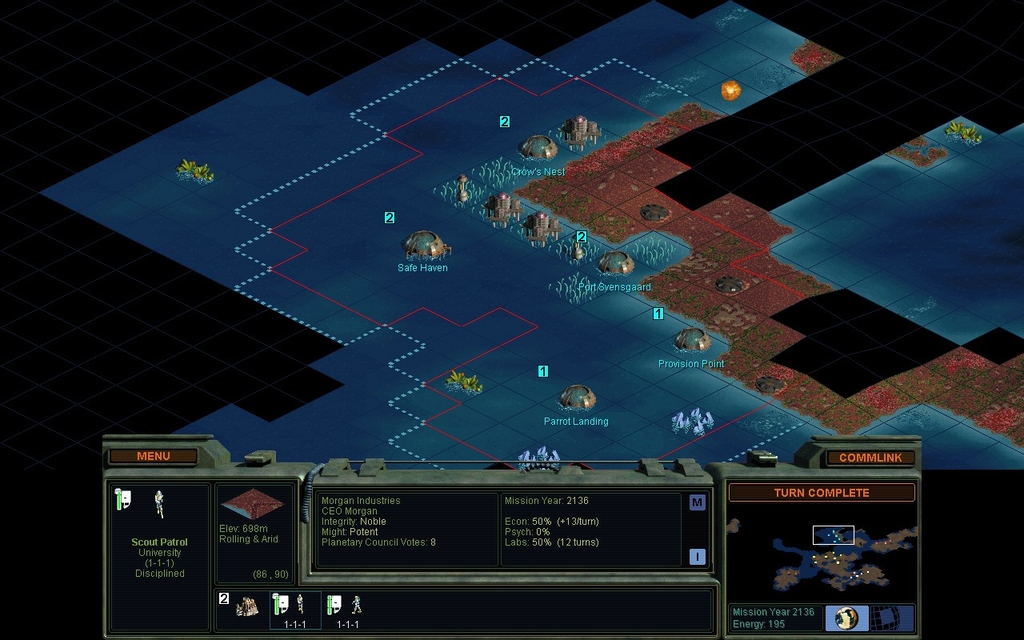1024x640 pixels.
Task: Select the I button in info panel
Action: pyautogui.click(x=697, y=557)
